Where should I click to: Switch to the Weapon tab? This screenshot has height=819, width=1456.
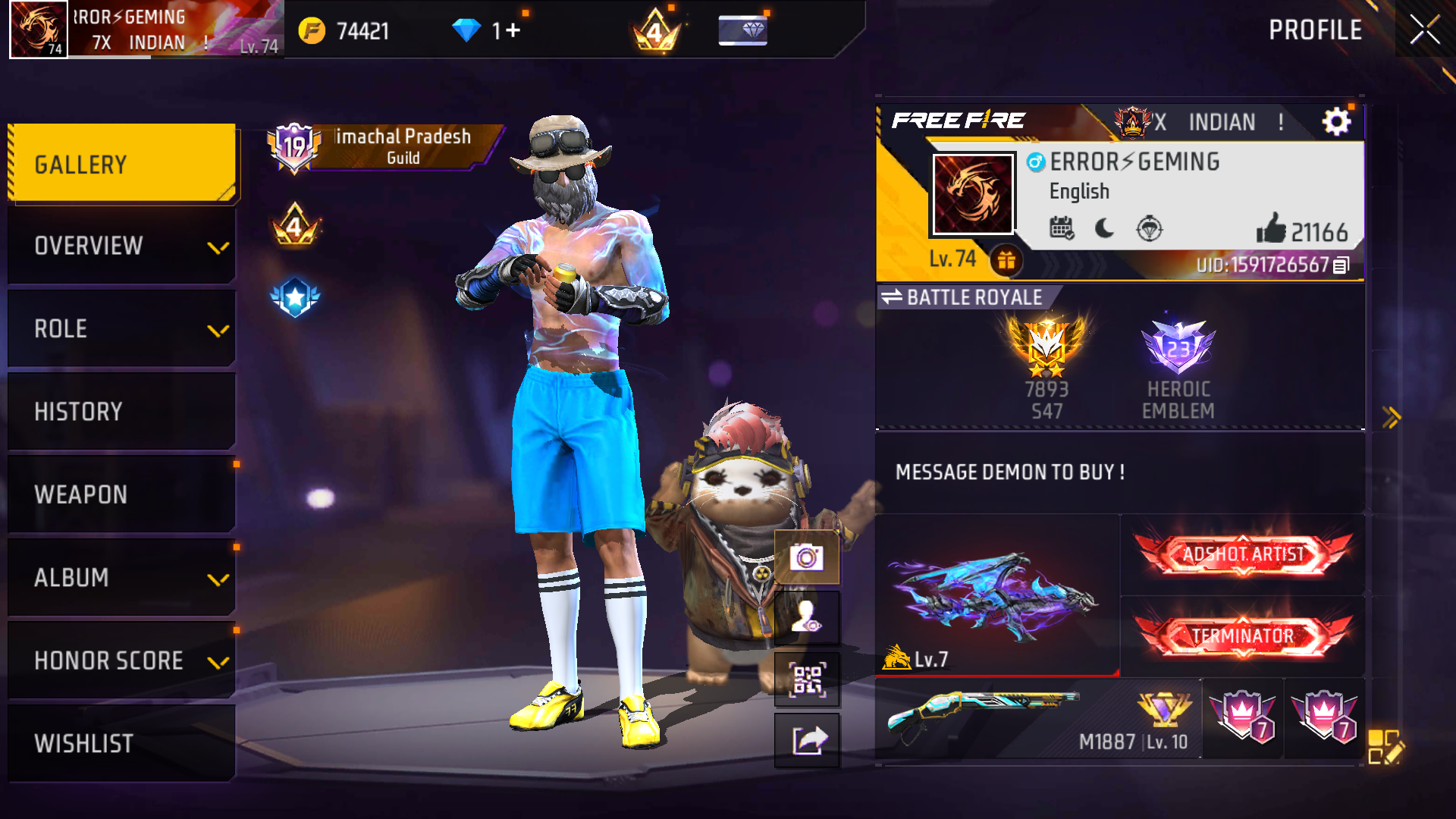click(x=121, y=494)
